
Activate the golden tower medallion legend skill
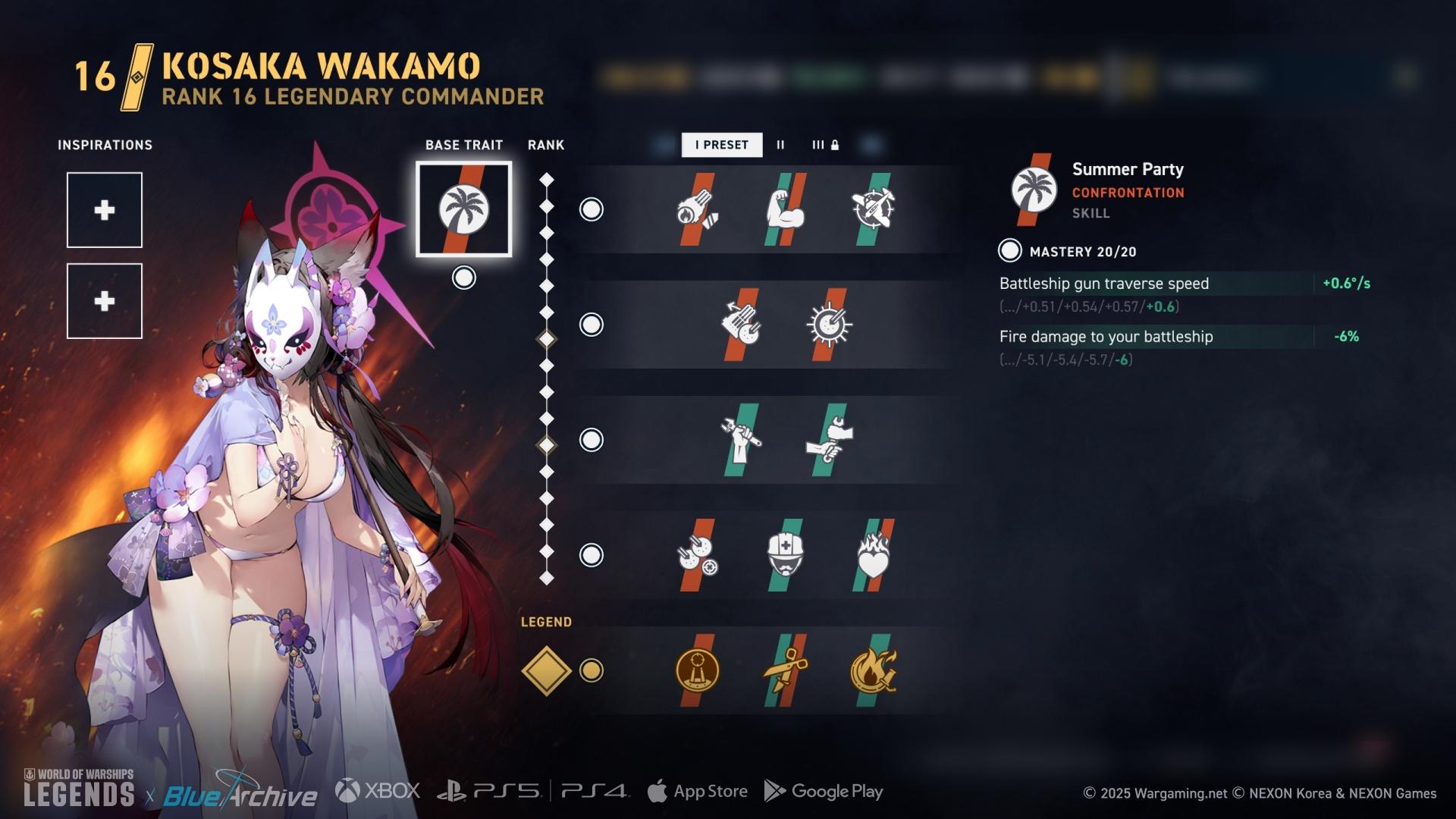[x=697, y=670]
